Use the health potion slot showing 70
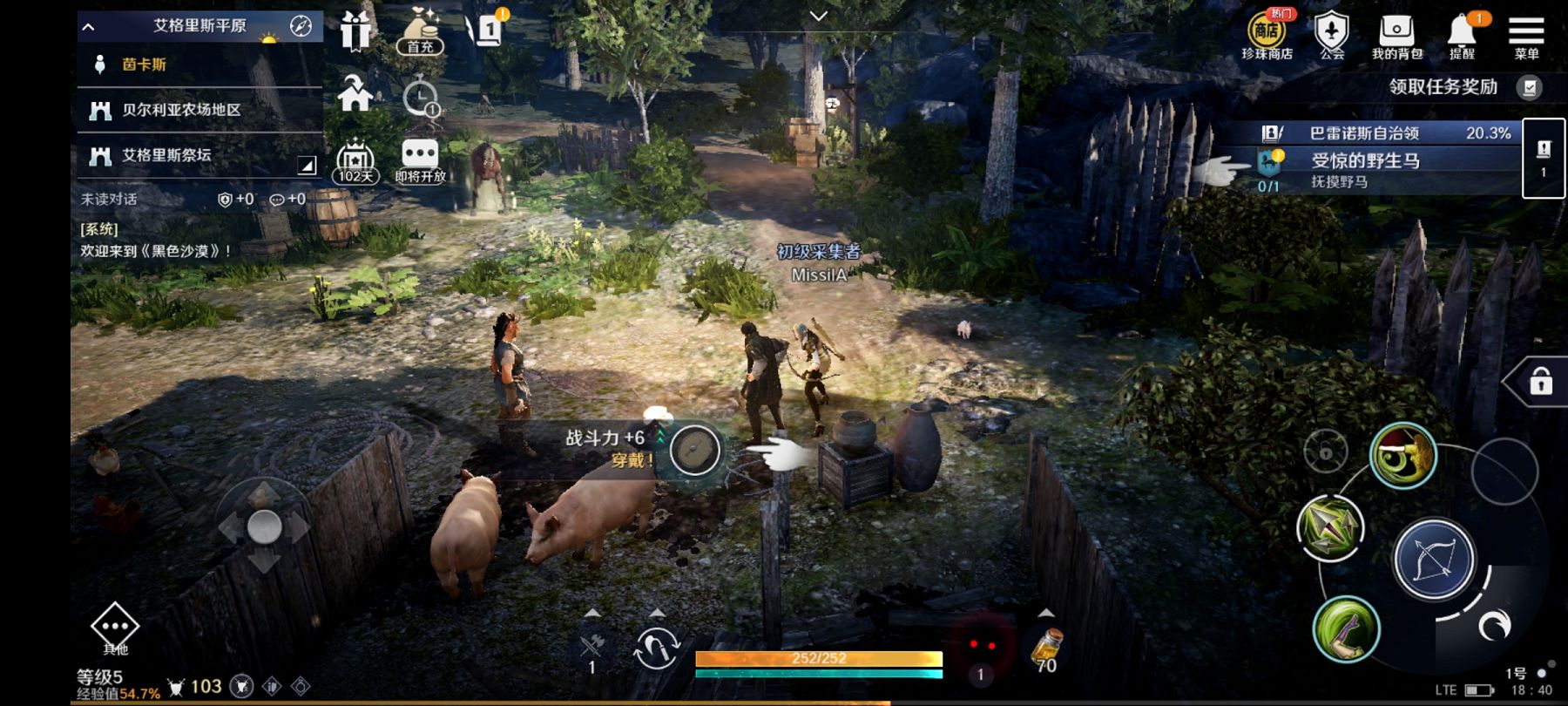The height and width of the screenshot is (706, 1568). click(1045, 650)
